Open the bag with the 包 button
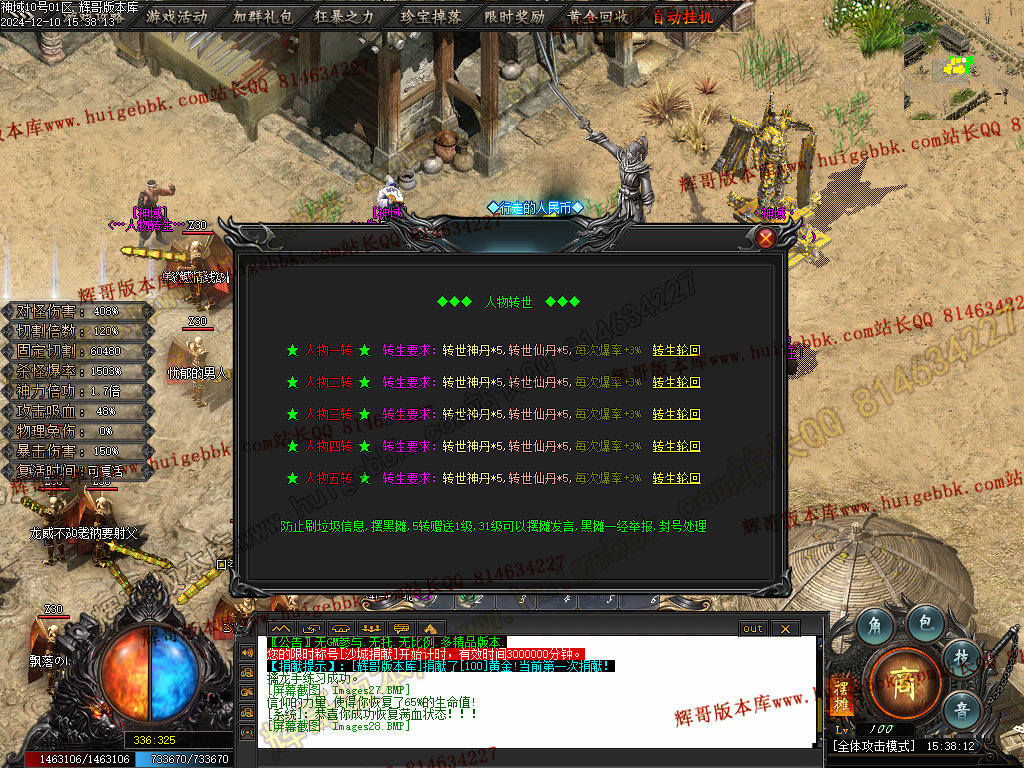This screenshot has width=1024, height=768. pos(925,622)
